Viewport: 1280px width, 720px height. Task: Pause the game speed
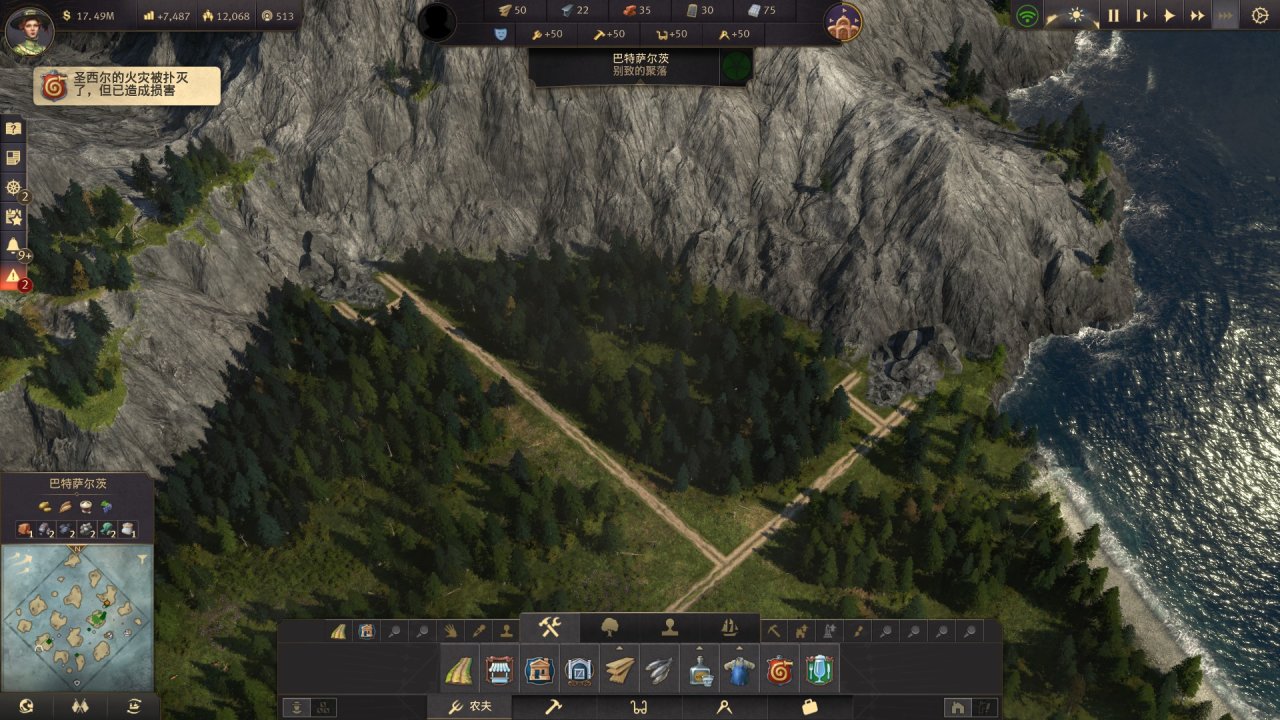(1112, 15)
